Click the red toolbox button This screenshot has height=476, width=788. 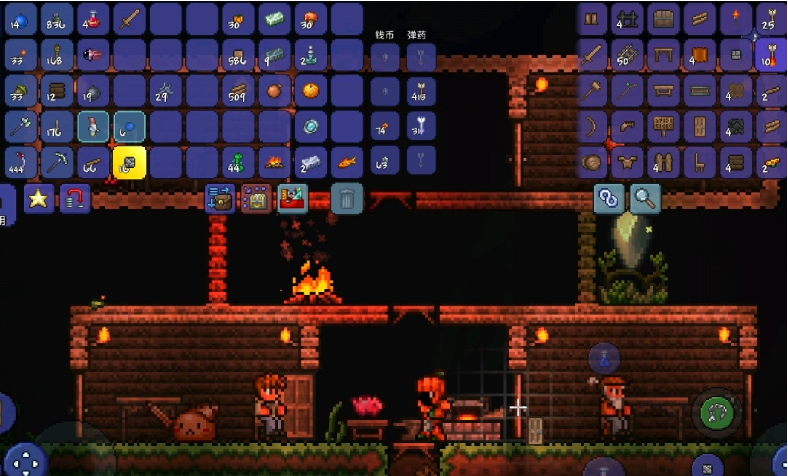click(x=293, y=198)
